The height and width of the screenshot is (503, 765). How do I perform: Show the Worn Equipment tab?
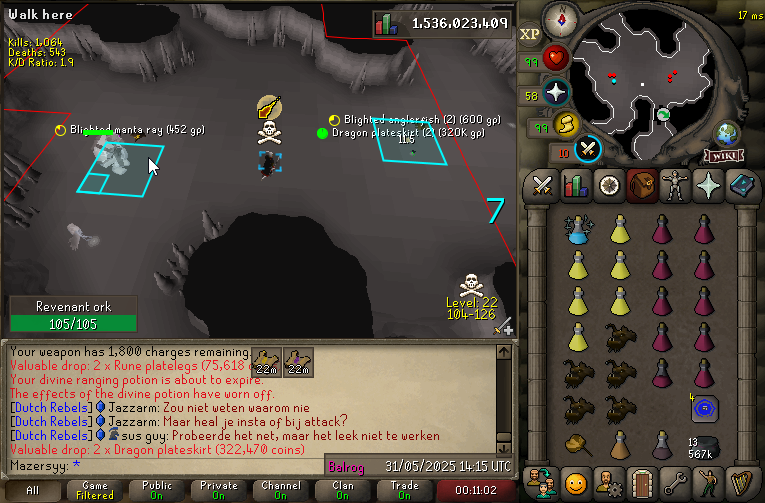pos(674,185)
